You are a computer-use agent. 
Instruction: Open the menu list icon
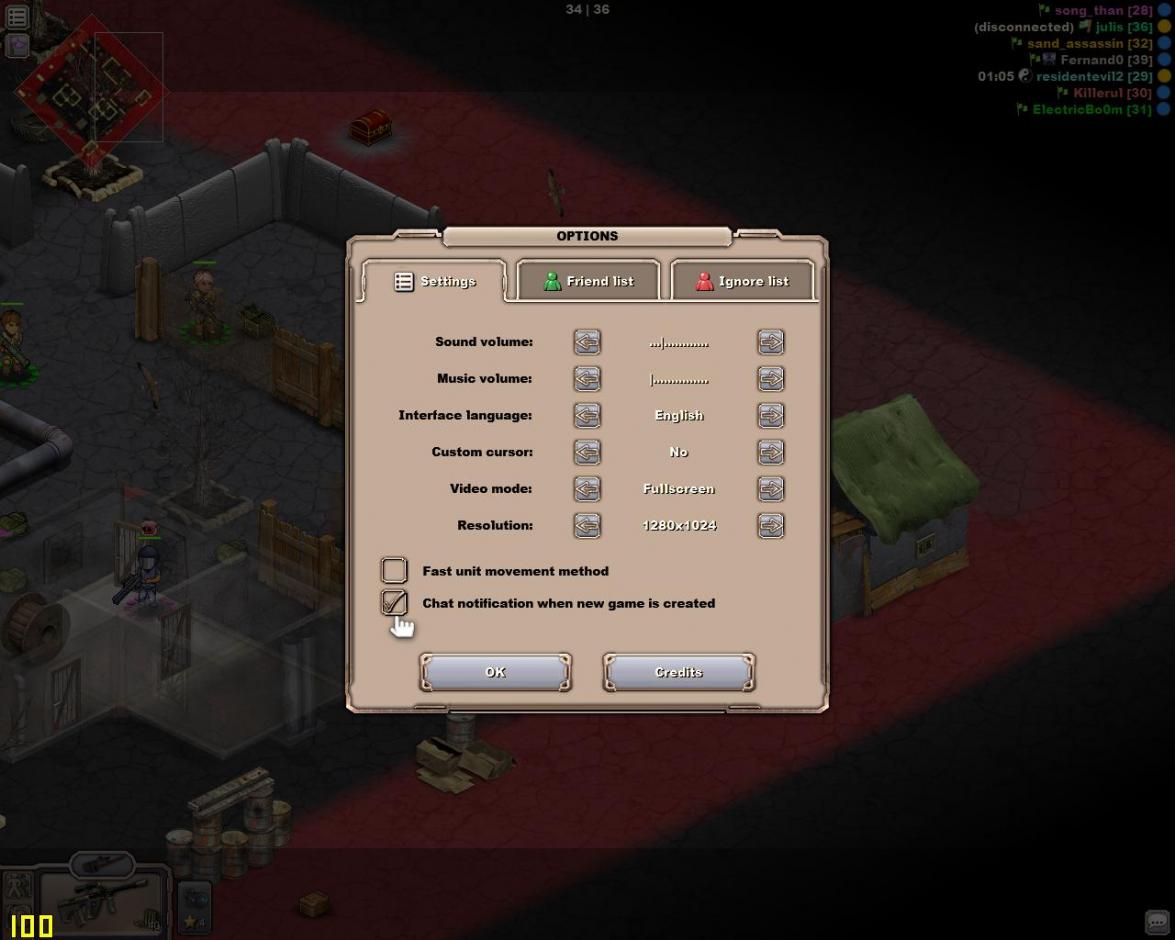click(x=17, y=17)
